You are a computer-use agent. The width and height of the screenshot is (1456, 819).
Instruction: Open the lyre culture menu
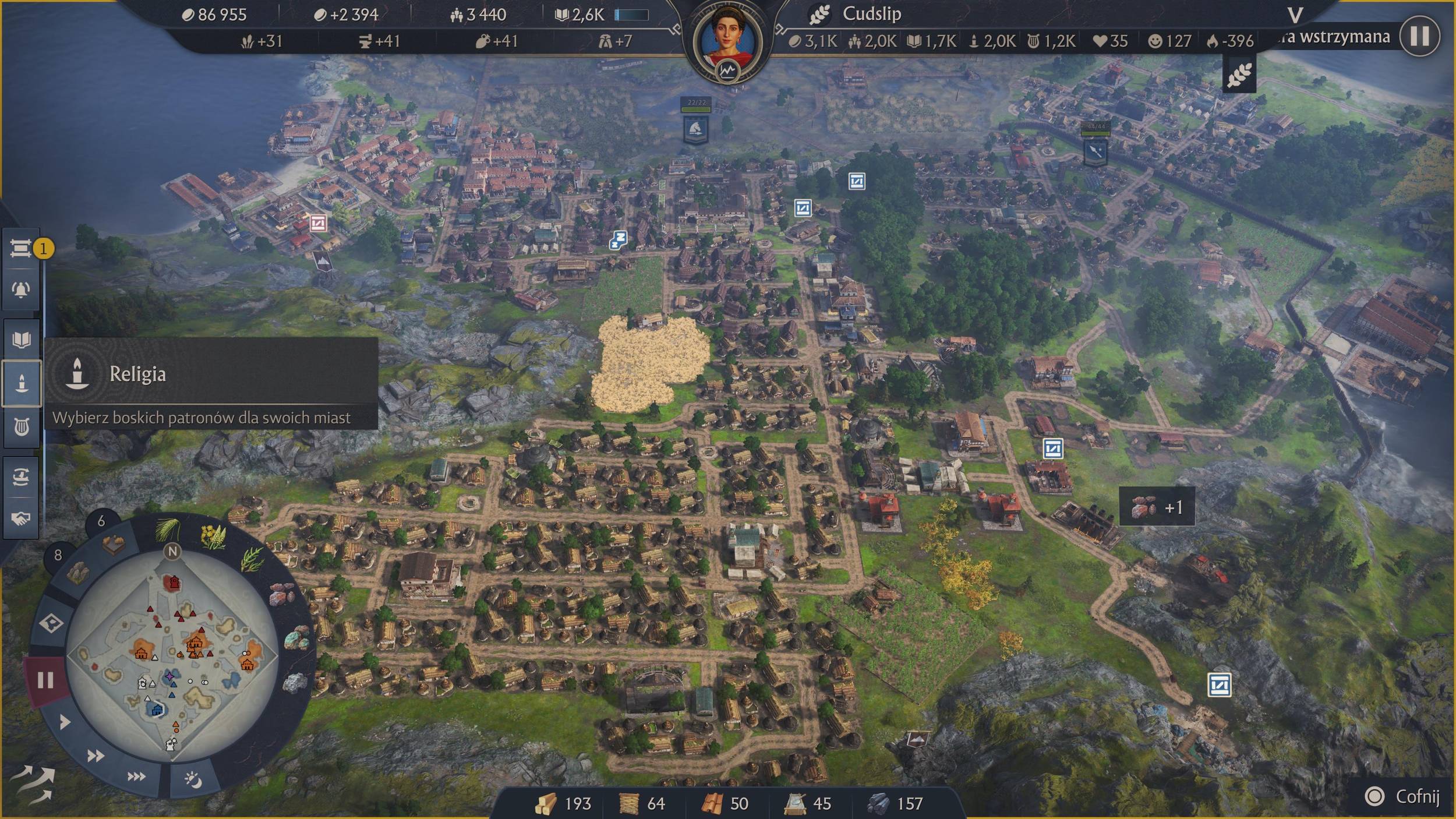coord(22,428)
